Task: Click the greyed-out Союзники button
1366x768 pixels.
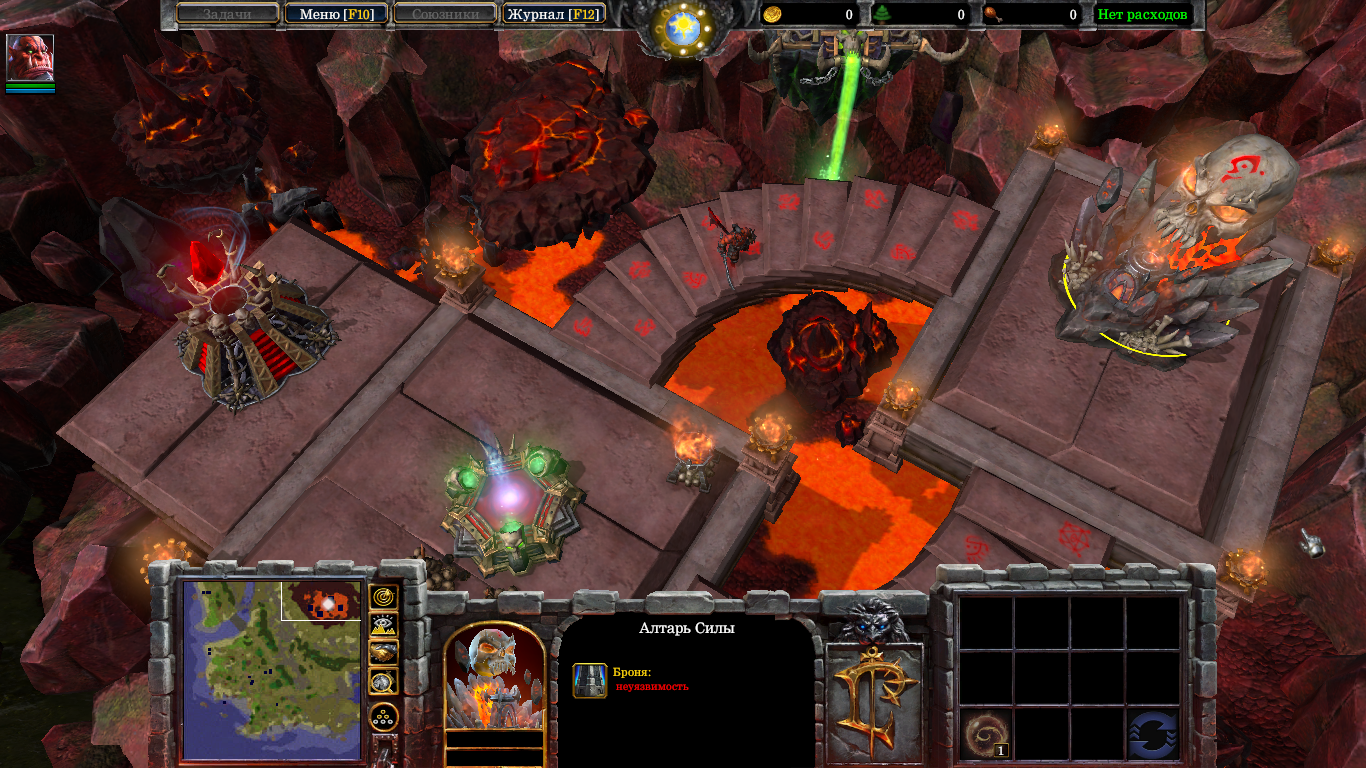Action: (x=445, y=14)
